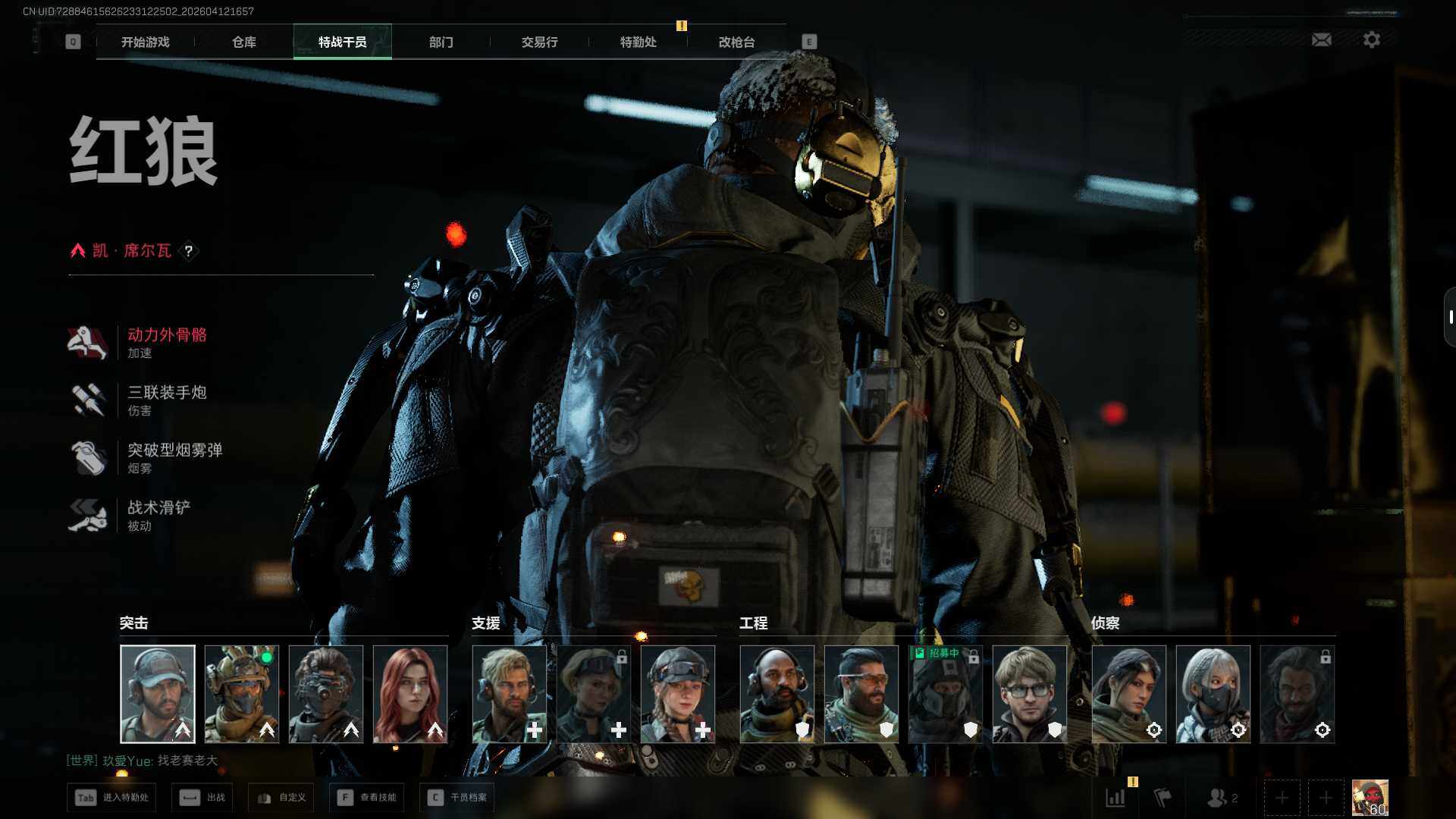Pick the masked white-haired recon operator
This screenshot has width=1456, height=819.
[1213, 694]
